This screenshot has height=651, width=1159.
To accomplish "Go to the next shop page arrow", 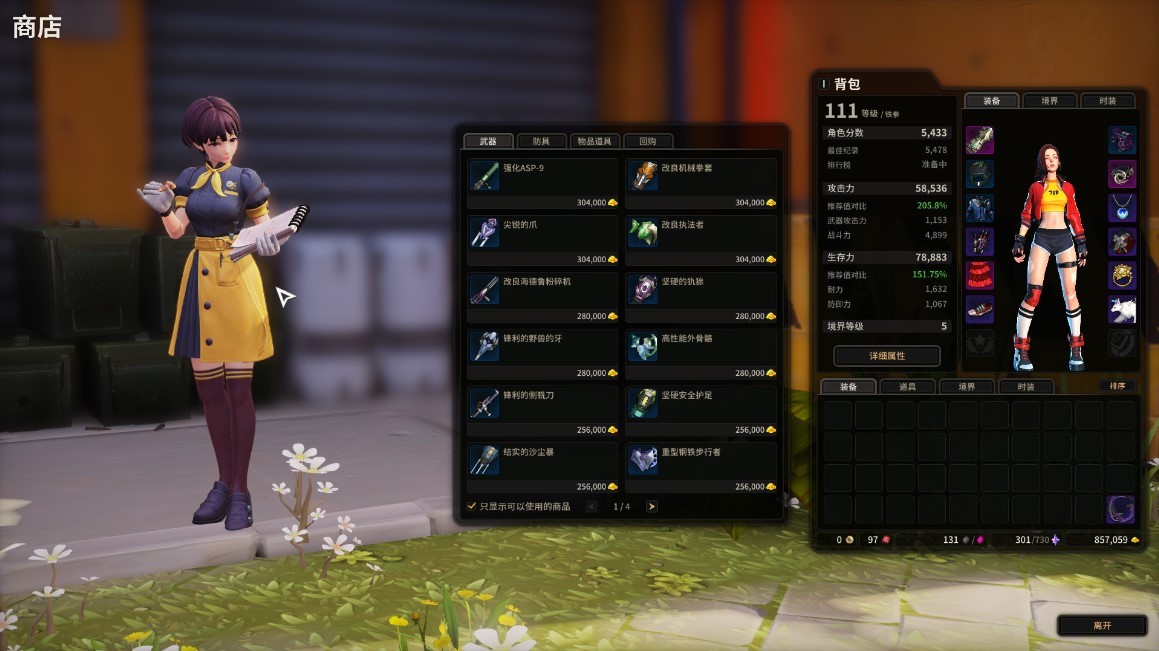I will [652, 507].
